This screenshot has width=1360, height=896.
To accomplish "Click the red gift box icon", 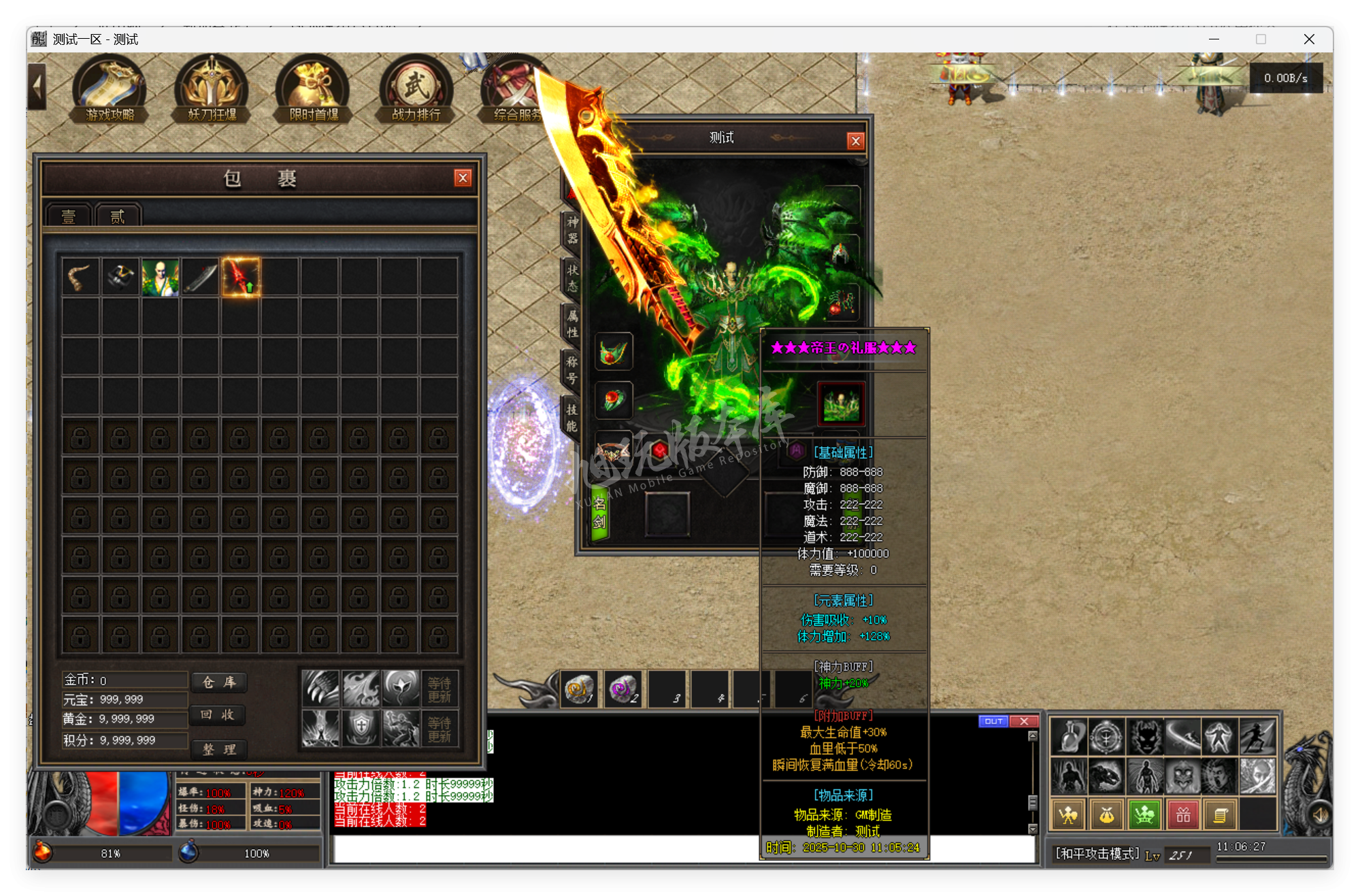I will (1183, 814).
